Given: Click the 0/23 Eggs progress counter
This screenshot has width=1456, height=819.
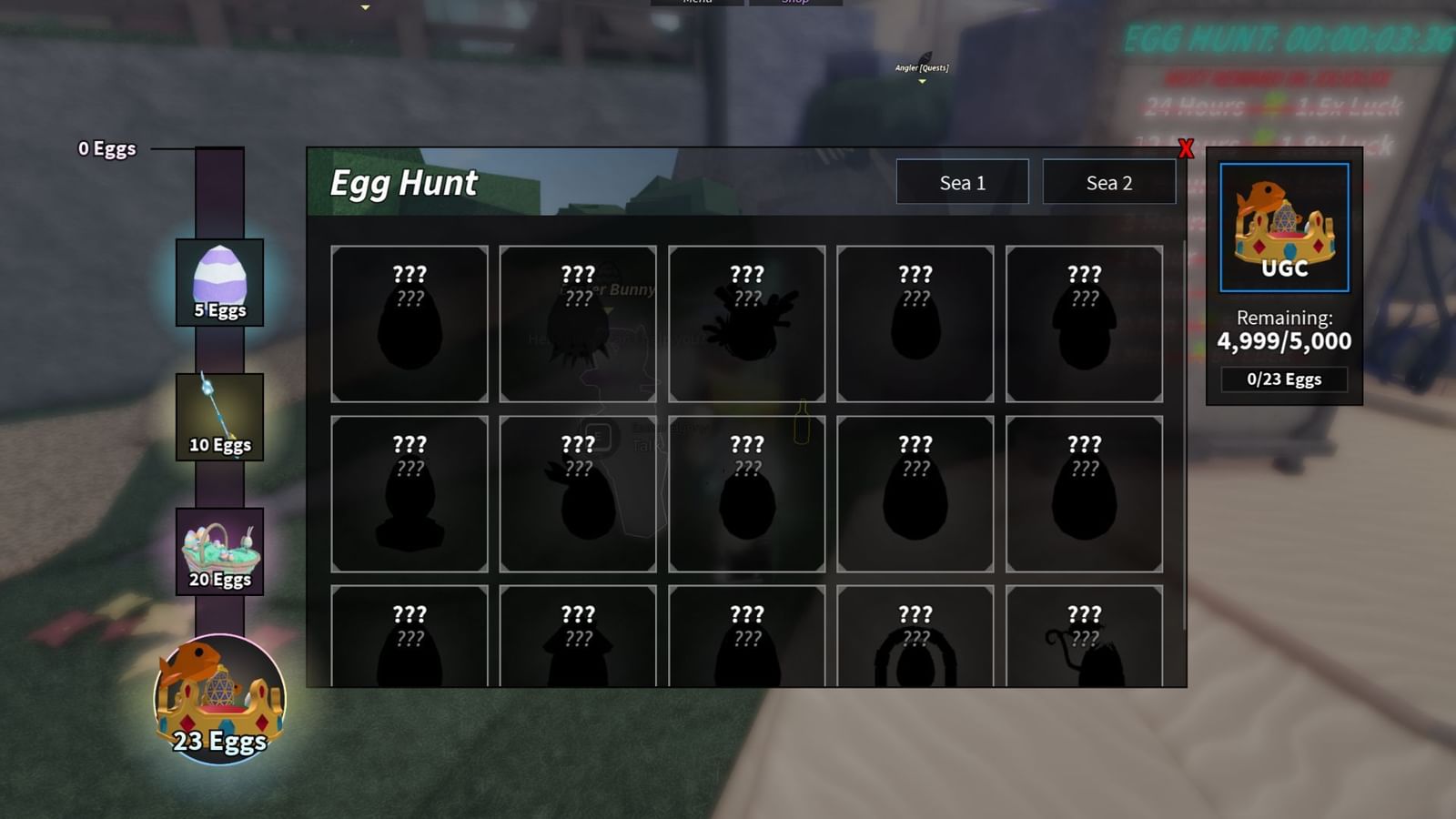Looking at the screenshot, I should click(1283, 379).
